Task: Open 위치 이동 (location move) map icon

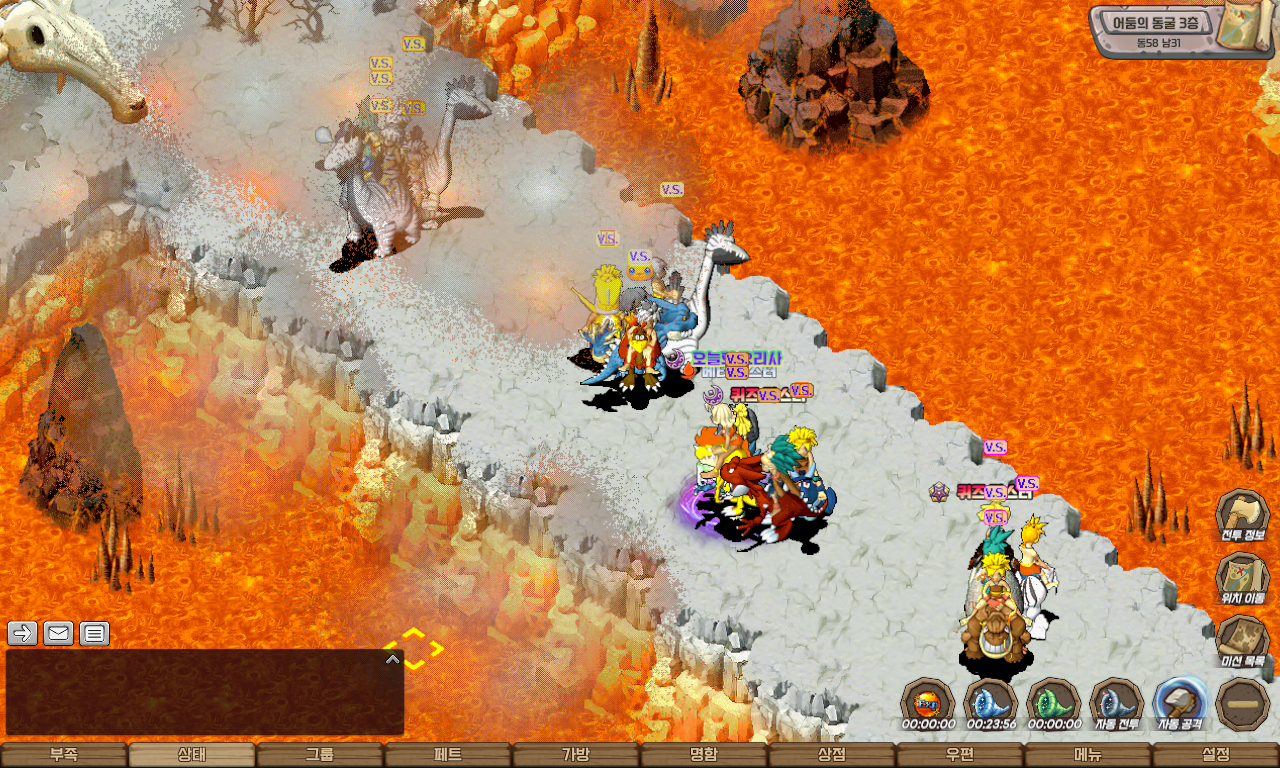Action: tap(1242, 580)
